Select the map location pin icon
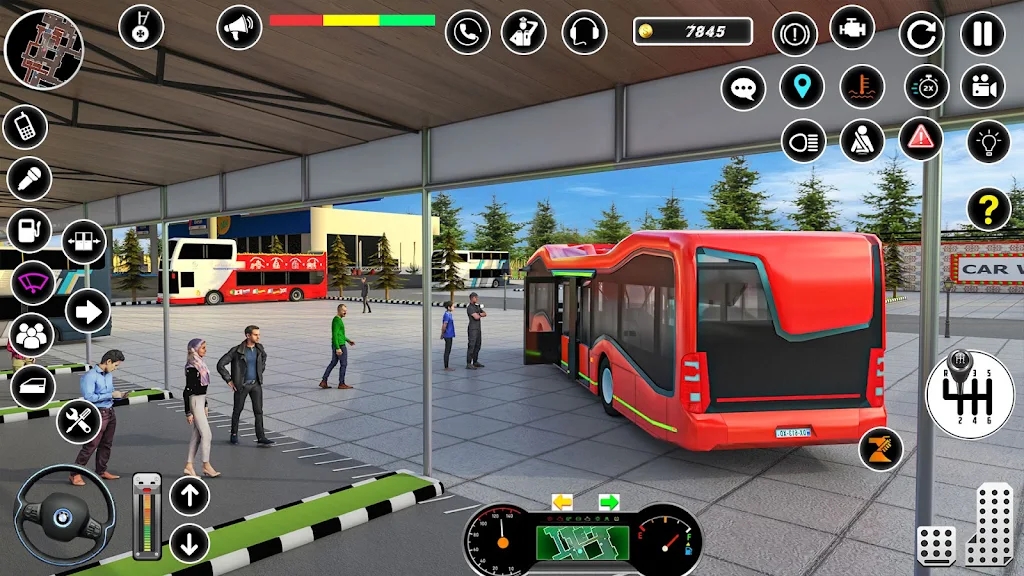The width and height of the screenshot is (1024, 576). [802, 86]
